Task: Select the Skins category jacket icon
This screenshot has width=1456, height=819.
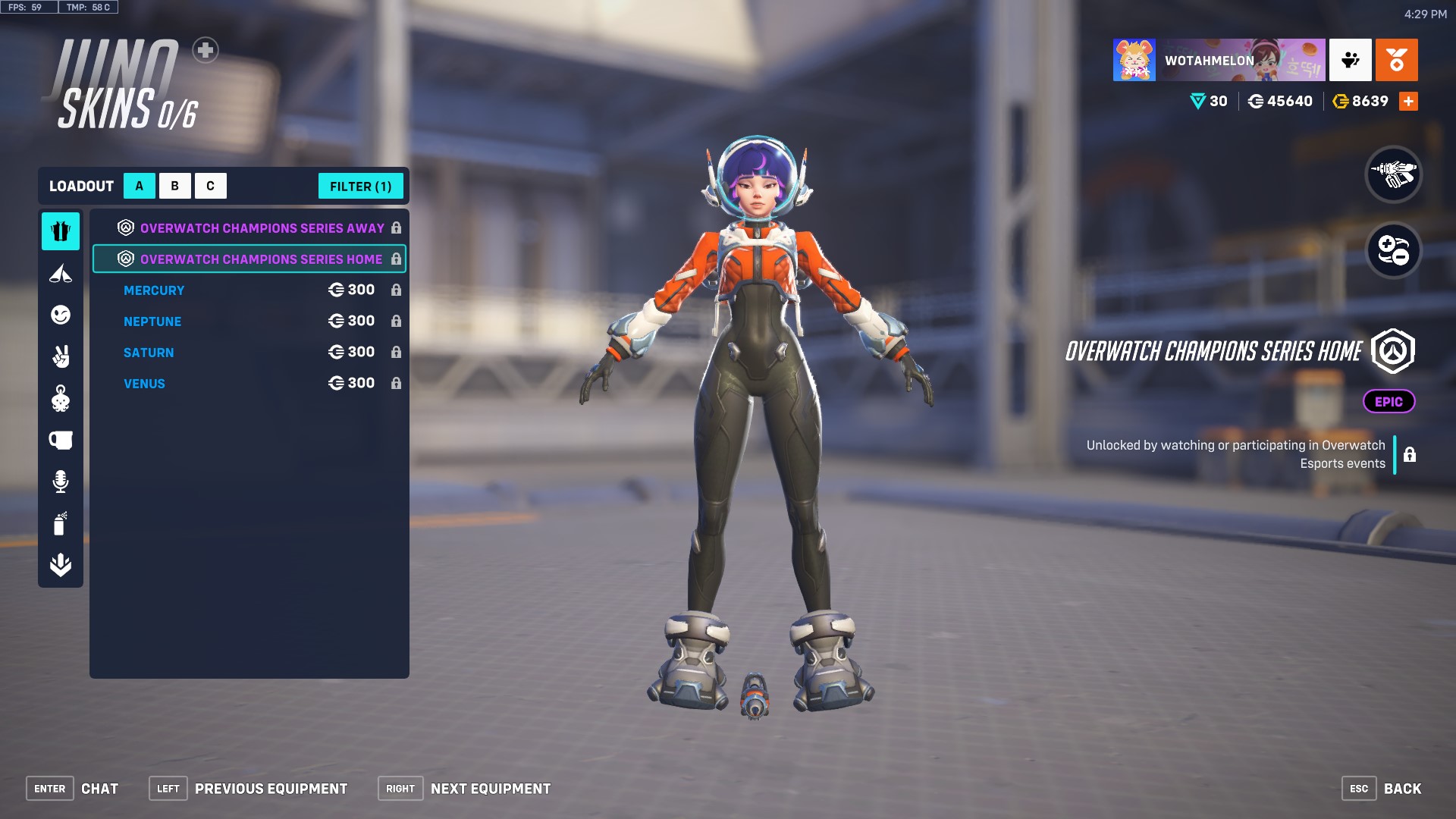Action: click(61, 232)
